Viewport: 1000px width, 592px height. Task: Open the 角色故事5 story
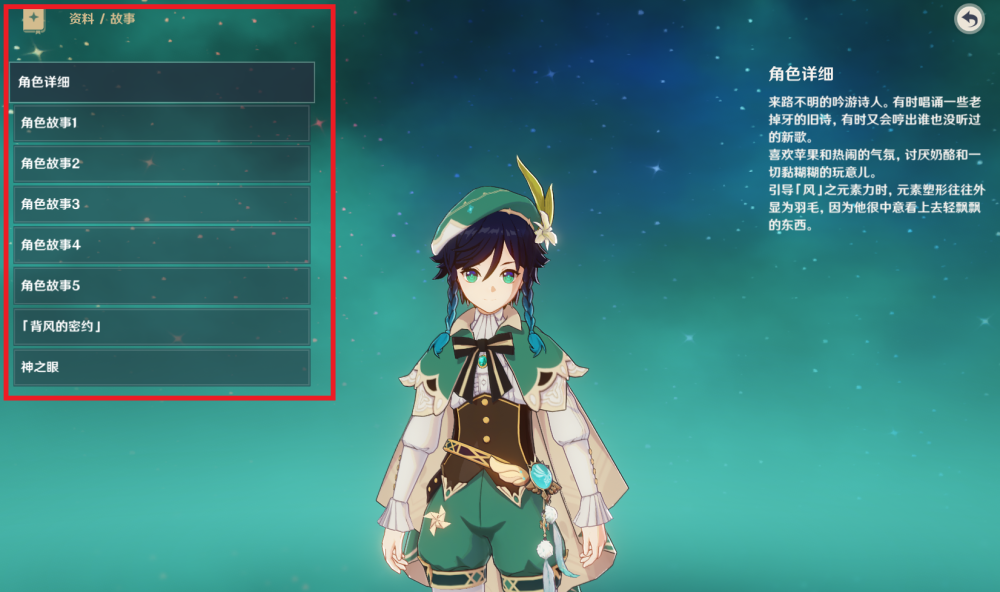coord(162,286)
